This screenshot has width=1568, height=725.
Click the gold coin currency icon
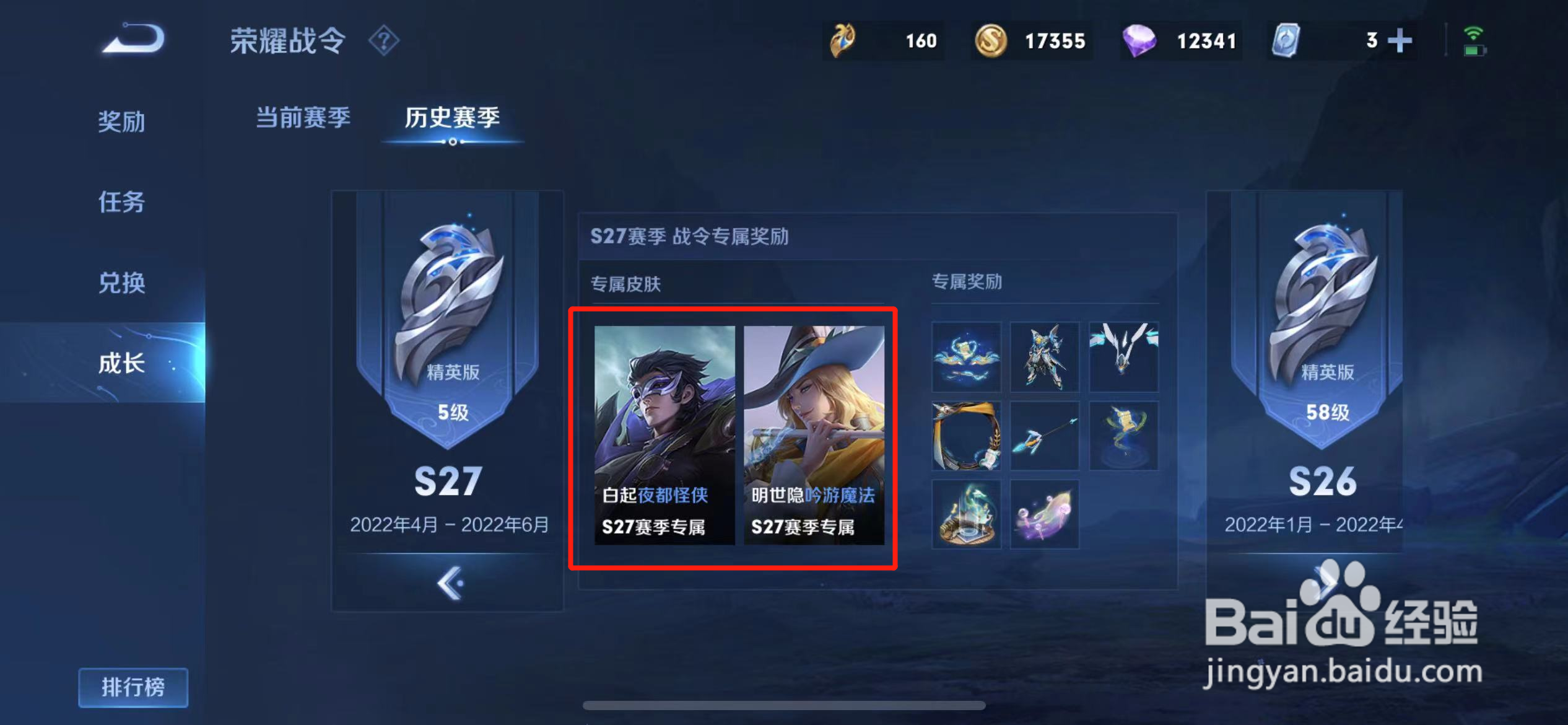pos(991,40)
